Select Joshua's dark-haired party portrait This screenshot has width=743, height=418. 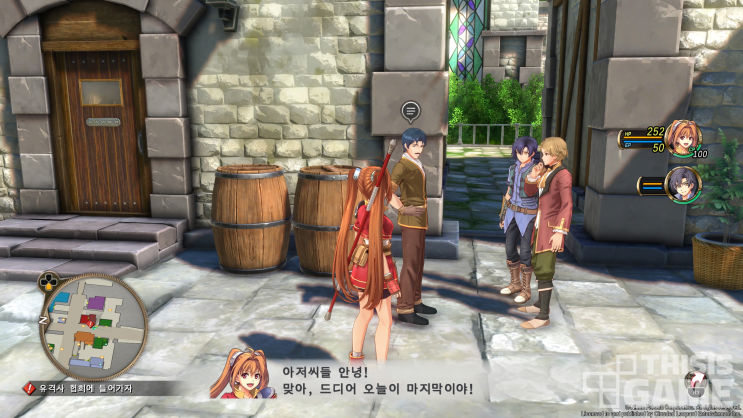[683, 184]
